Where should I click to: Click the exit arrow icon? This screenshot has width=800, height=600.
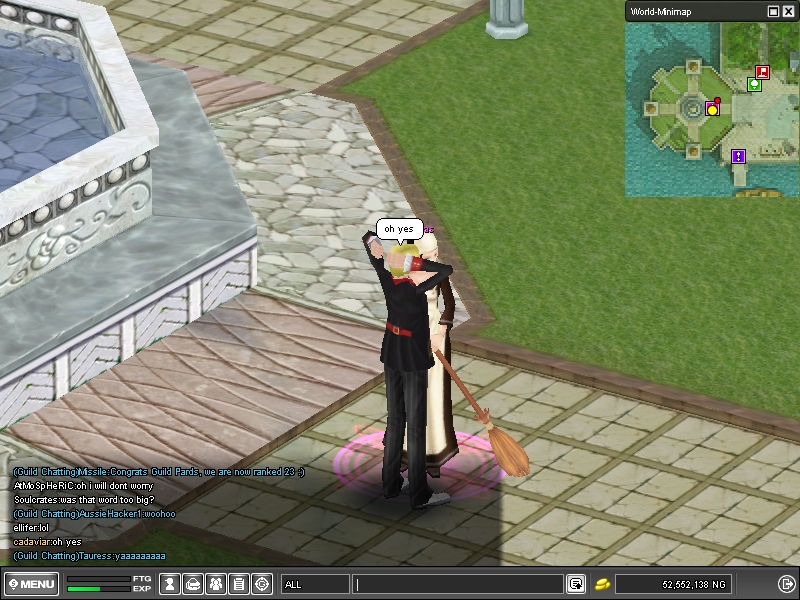pos(786,584)
